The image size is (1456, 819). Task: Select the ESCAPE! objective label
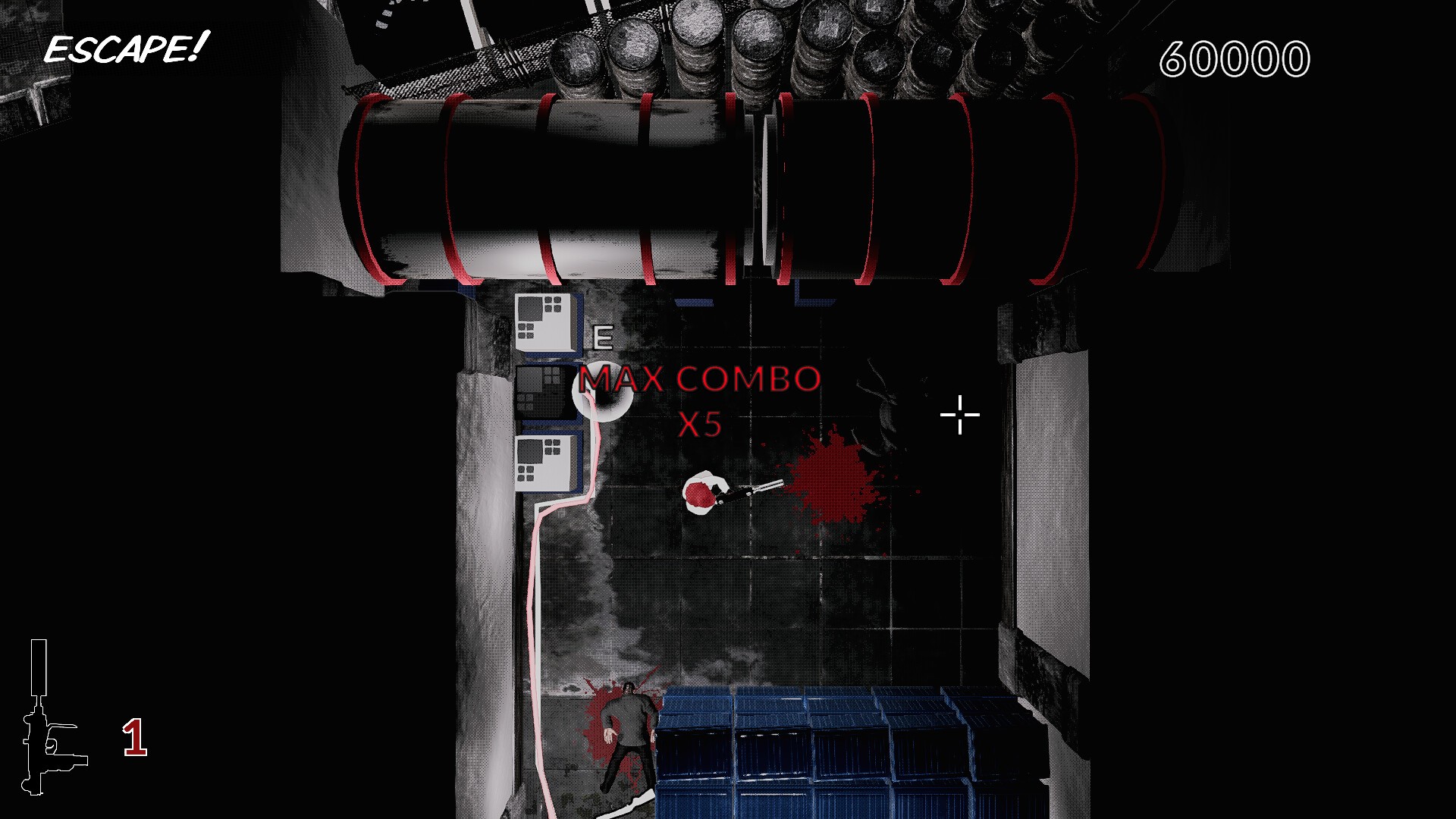(126, 49)
